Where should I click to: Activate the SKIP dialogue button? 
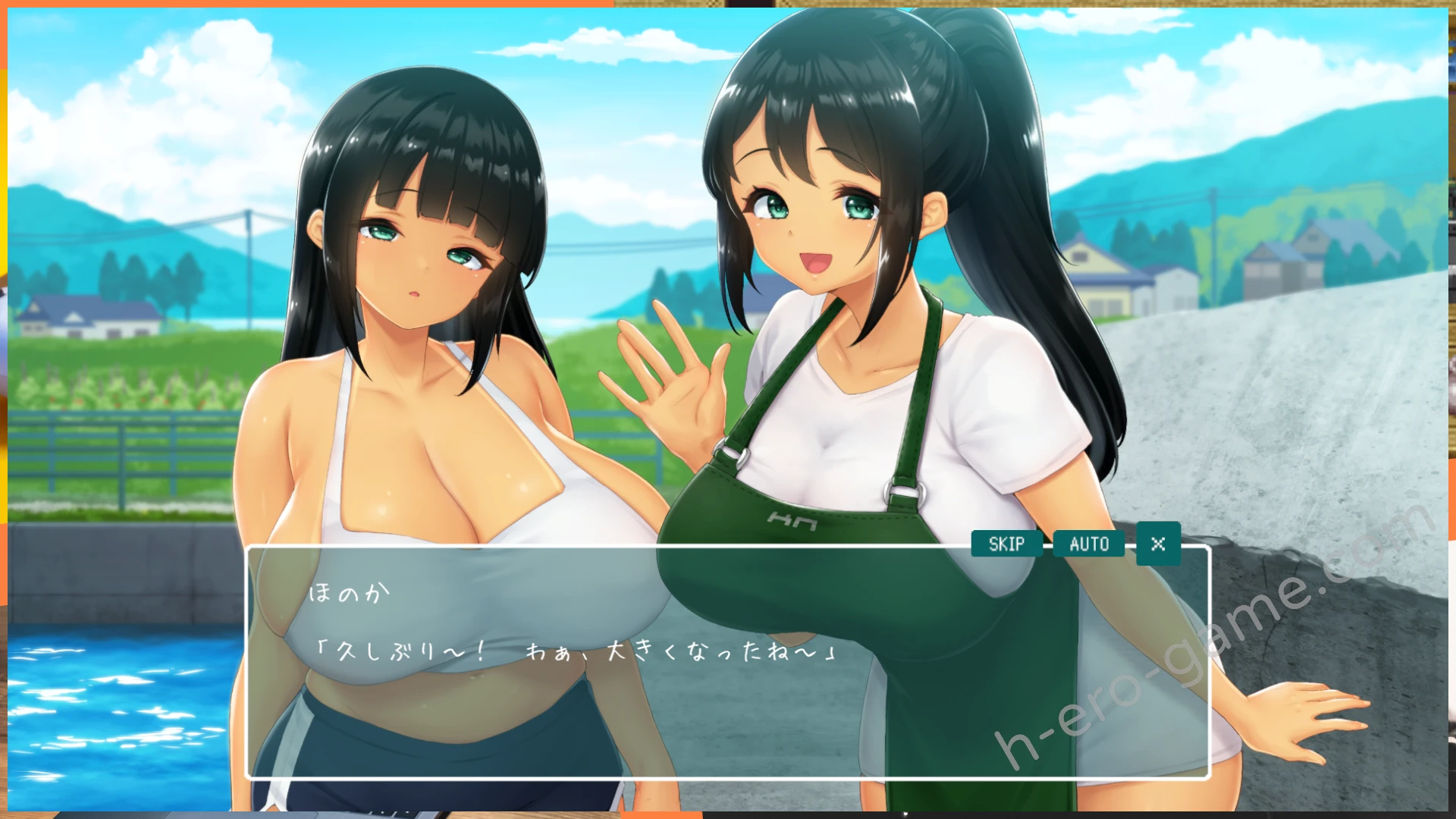coord(1006,544)
